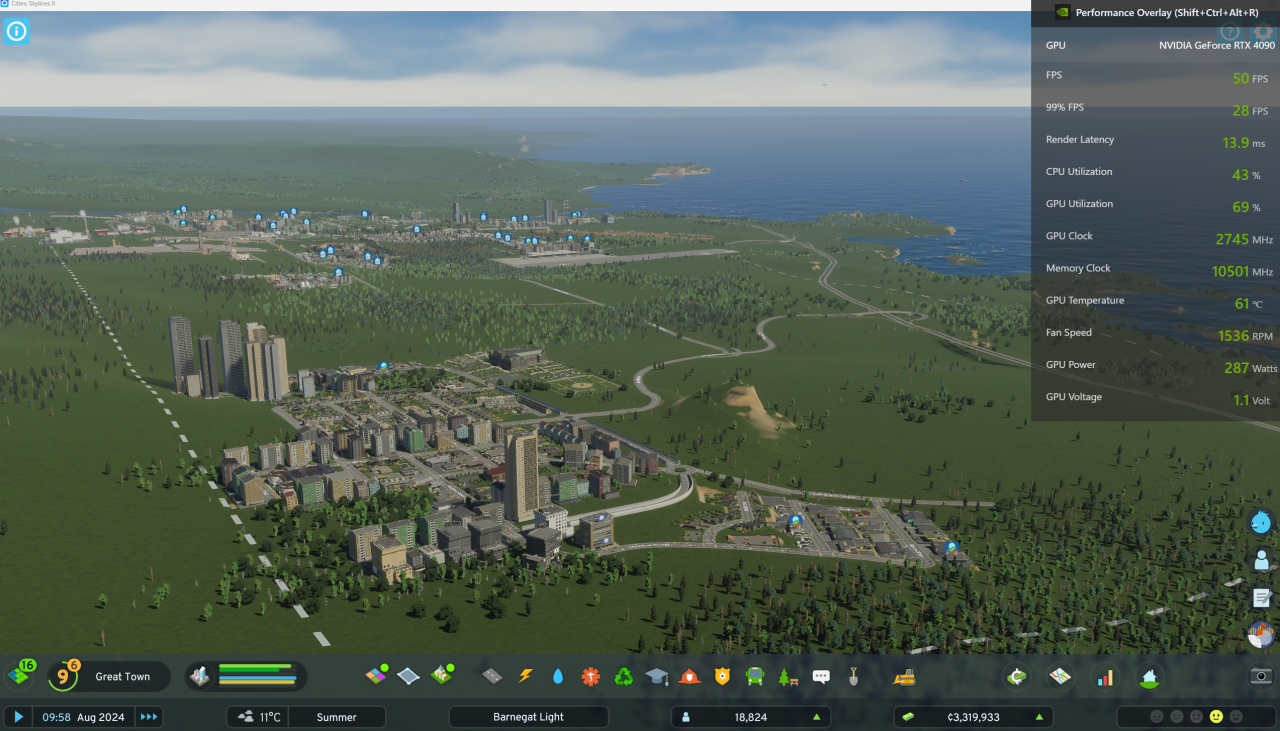Image resolution: width=1280 pixels, height=731 pixels.
Task: Open the map tiles purchase button
Action: (1061, 677)
